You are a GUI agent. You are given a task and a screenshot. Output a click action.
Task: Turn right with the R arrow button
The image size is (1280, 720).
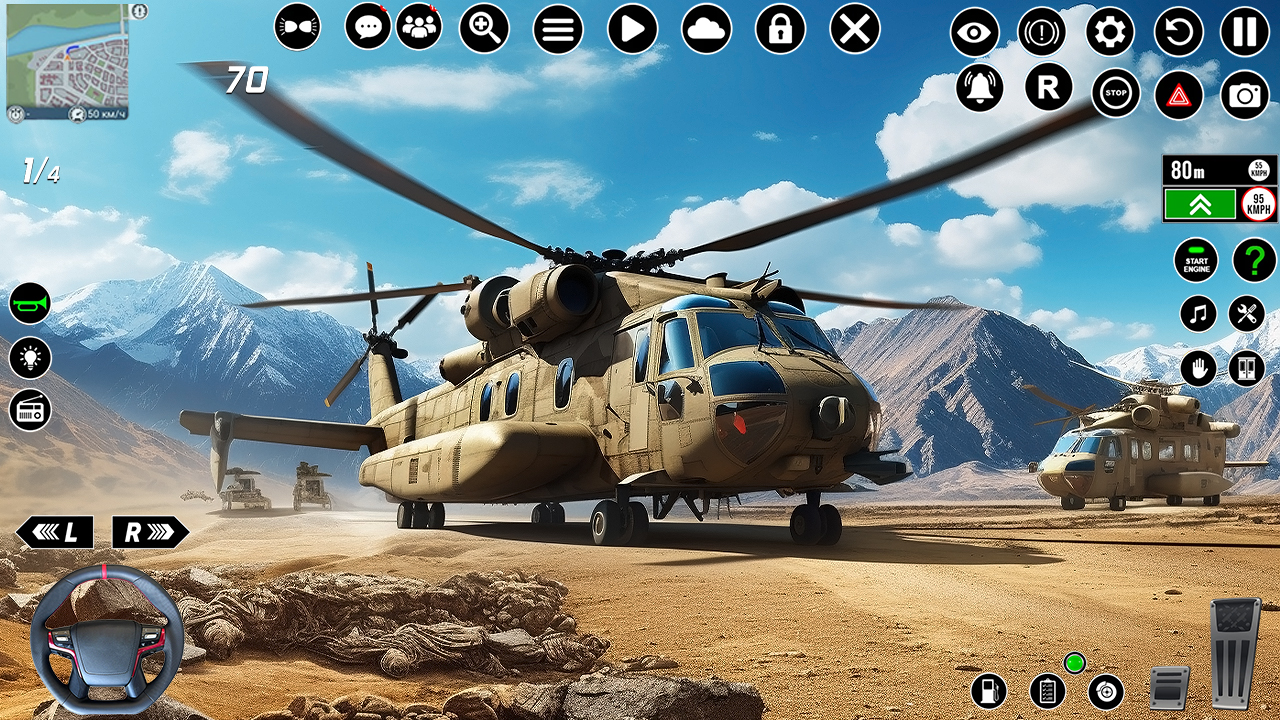[x=150, y=532]
